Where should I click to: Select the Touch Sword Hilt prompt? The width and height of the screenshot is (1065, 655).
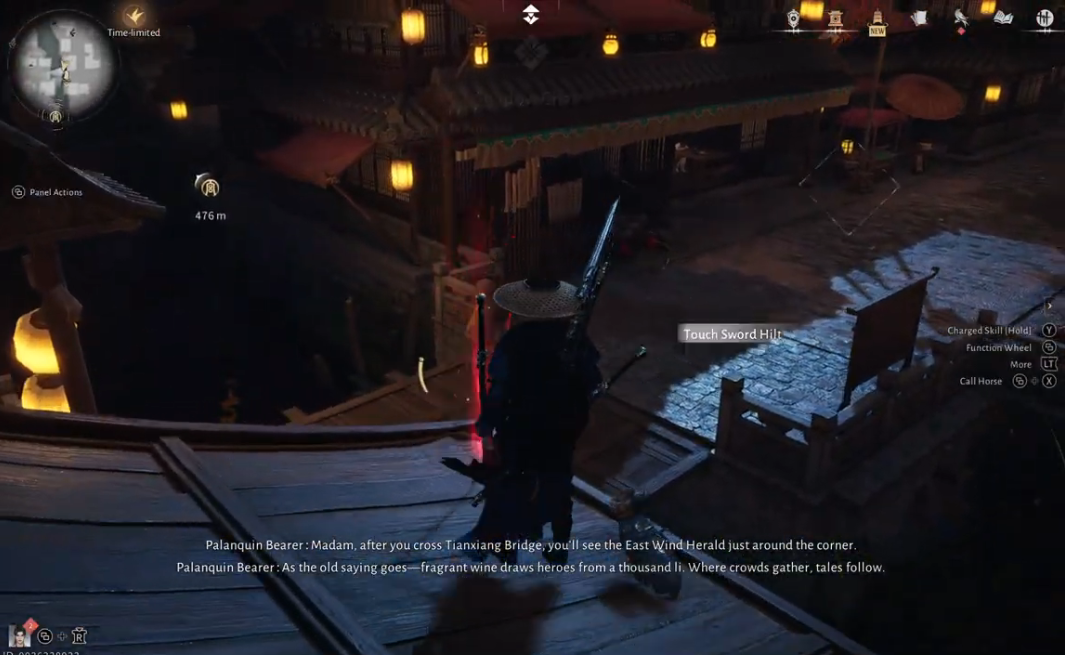732,334
